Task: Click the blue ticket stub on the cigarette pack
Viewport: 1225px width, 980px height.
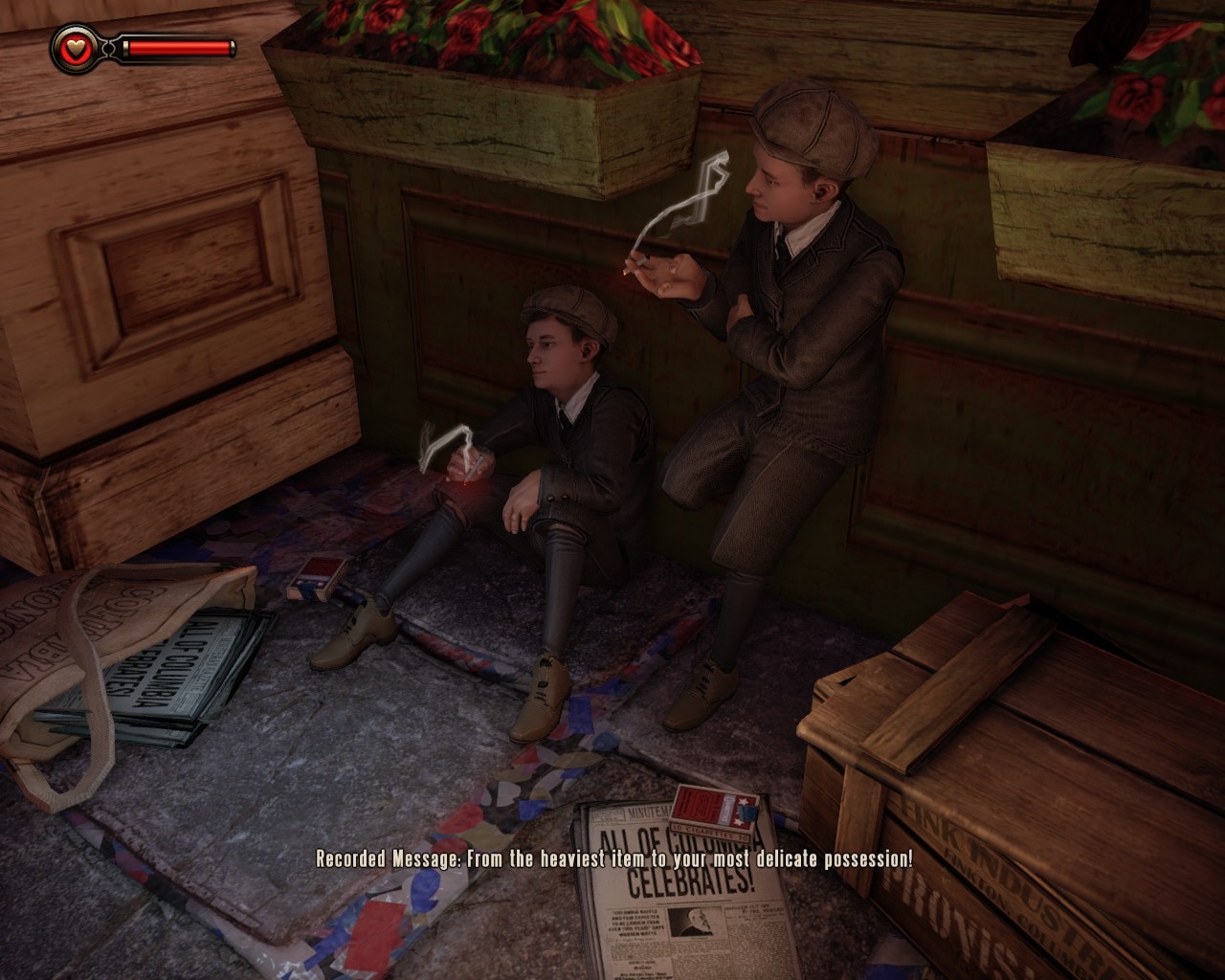Action: click(748, 813)
